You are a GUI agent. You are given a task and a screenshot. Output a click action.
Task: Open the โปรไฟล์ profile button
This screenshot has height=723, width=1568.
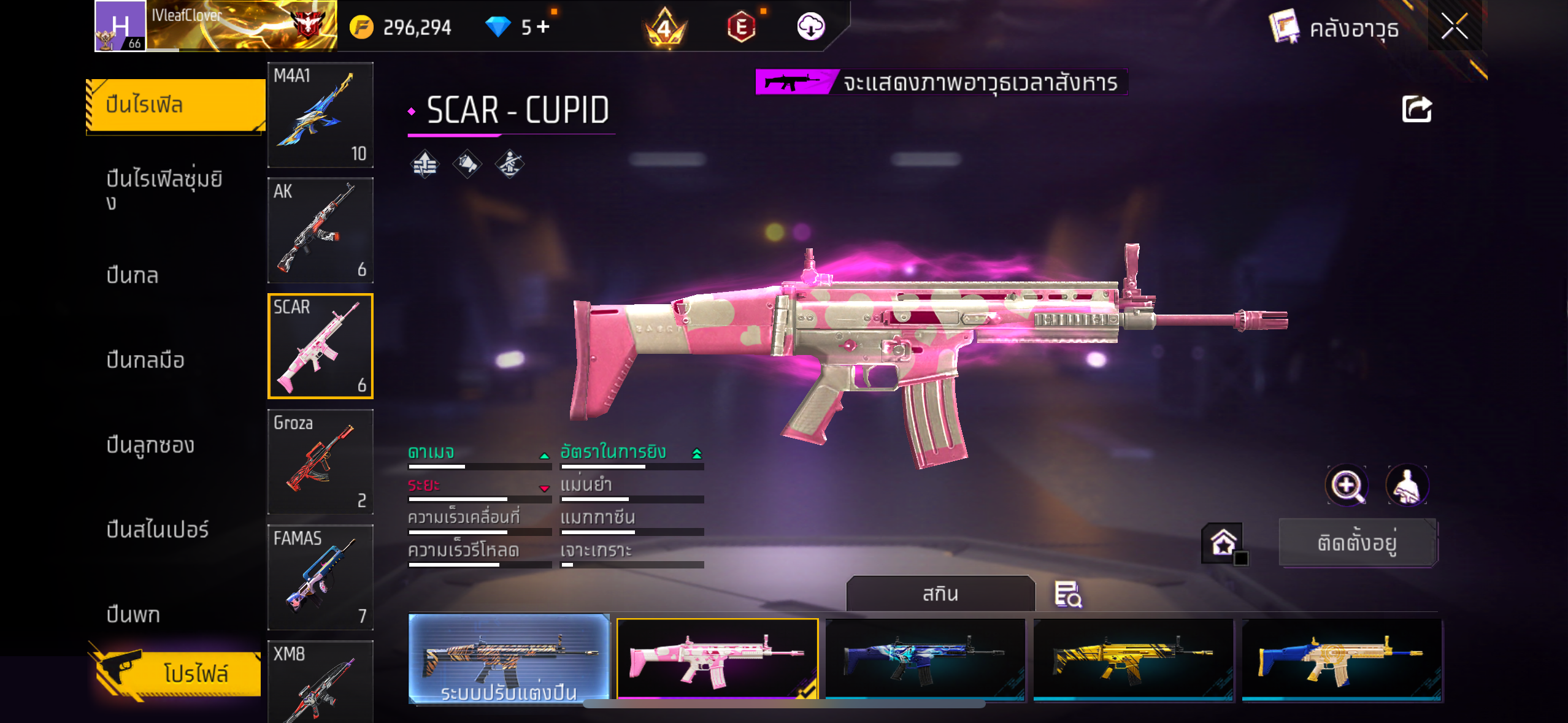click(x=179, y=673)
